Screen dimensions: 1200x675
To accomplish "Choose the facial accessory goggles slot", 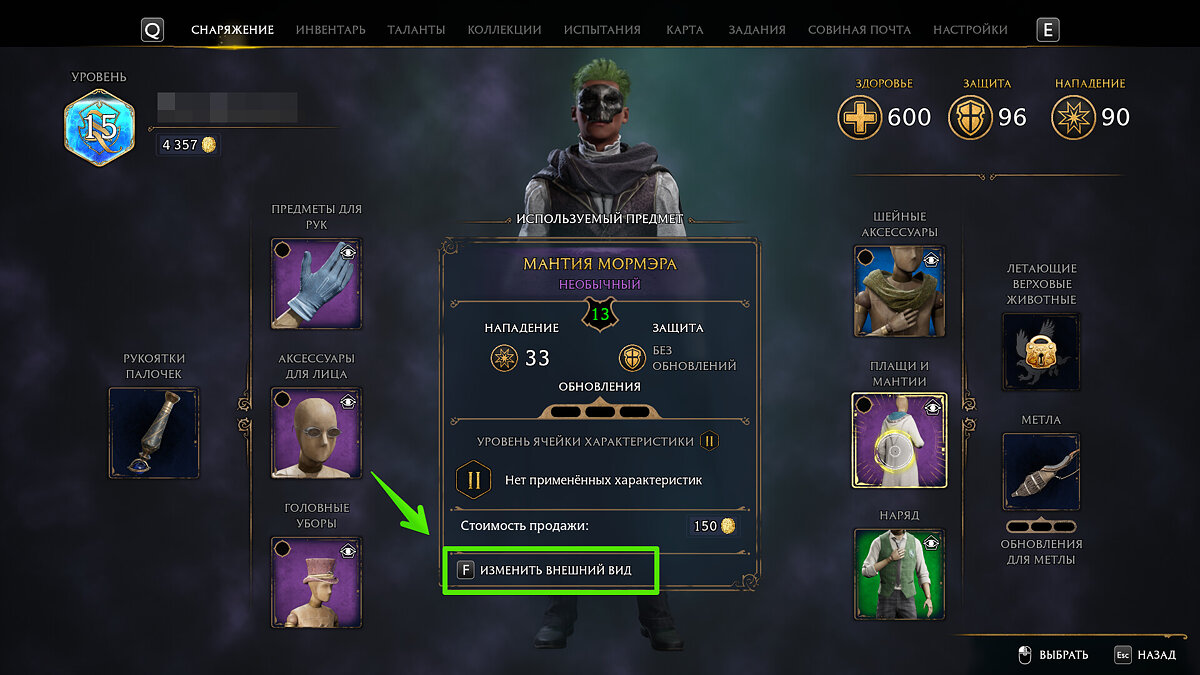I will tap(317, 433).
